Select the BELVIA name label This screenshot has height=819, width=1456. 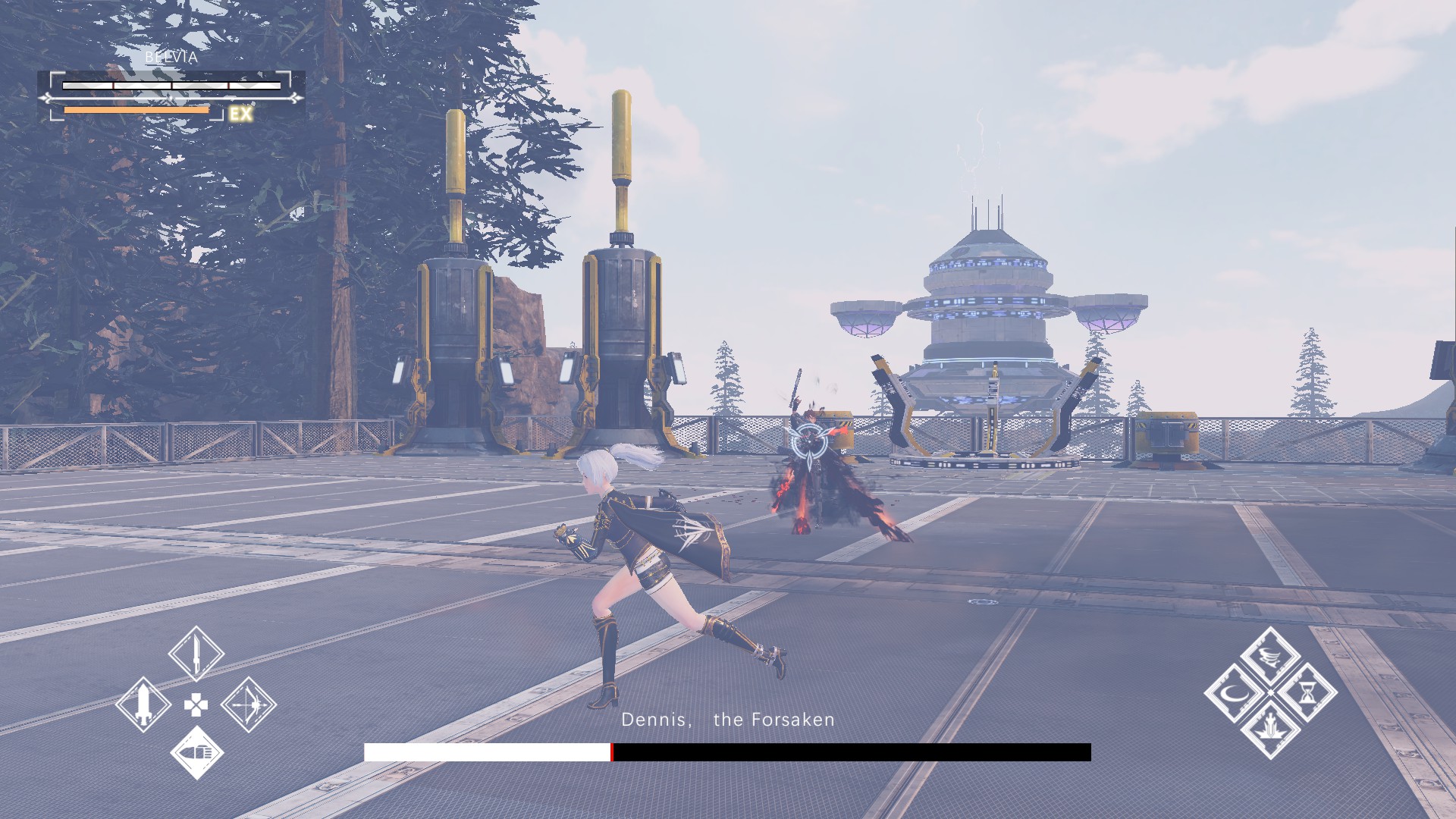171,56
